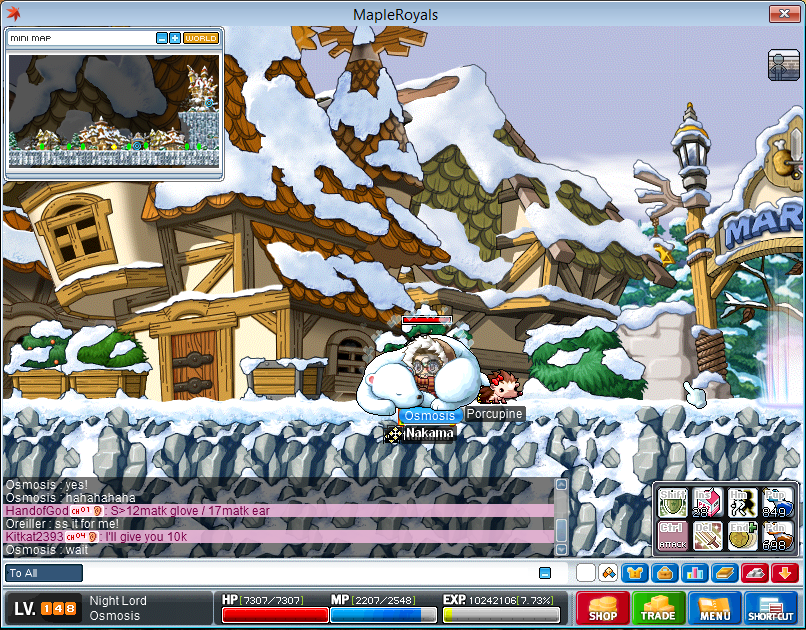The height and width of the screenshot is (630, 806).
Task: Select the milk carton quickslot on Ins
Action: point(708,502)
